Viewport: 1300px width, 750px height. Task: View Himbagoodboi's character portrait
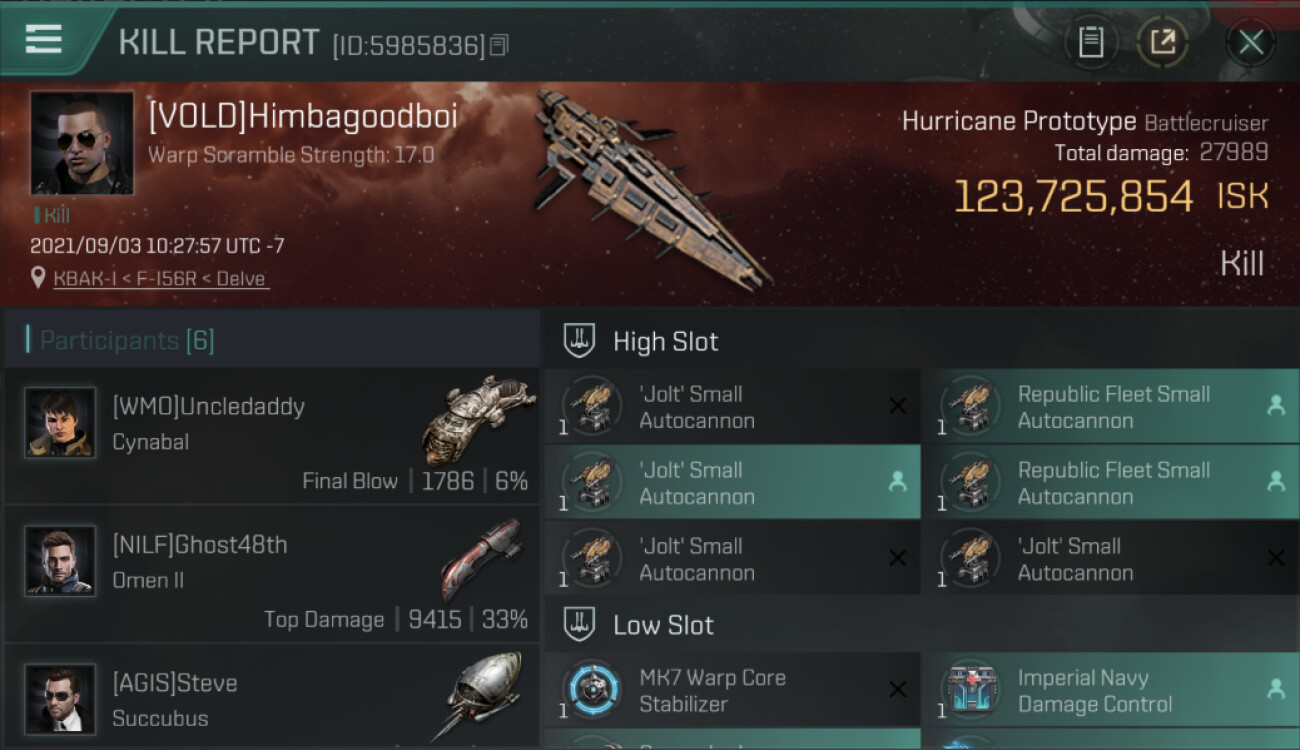[82, 143]
